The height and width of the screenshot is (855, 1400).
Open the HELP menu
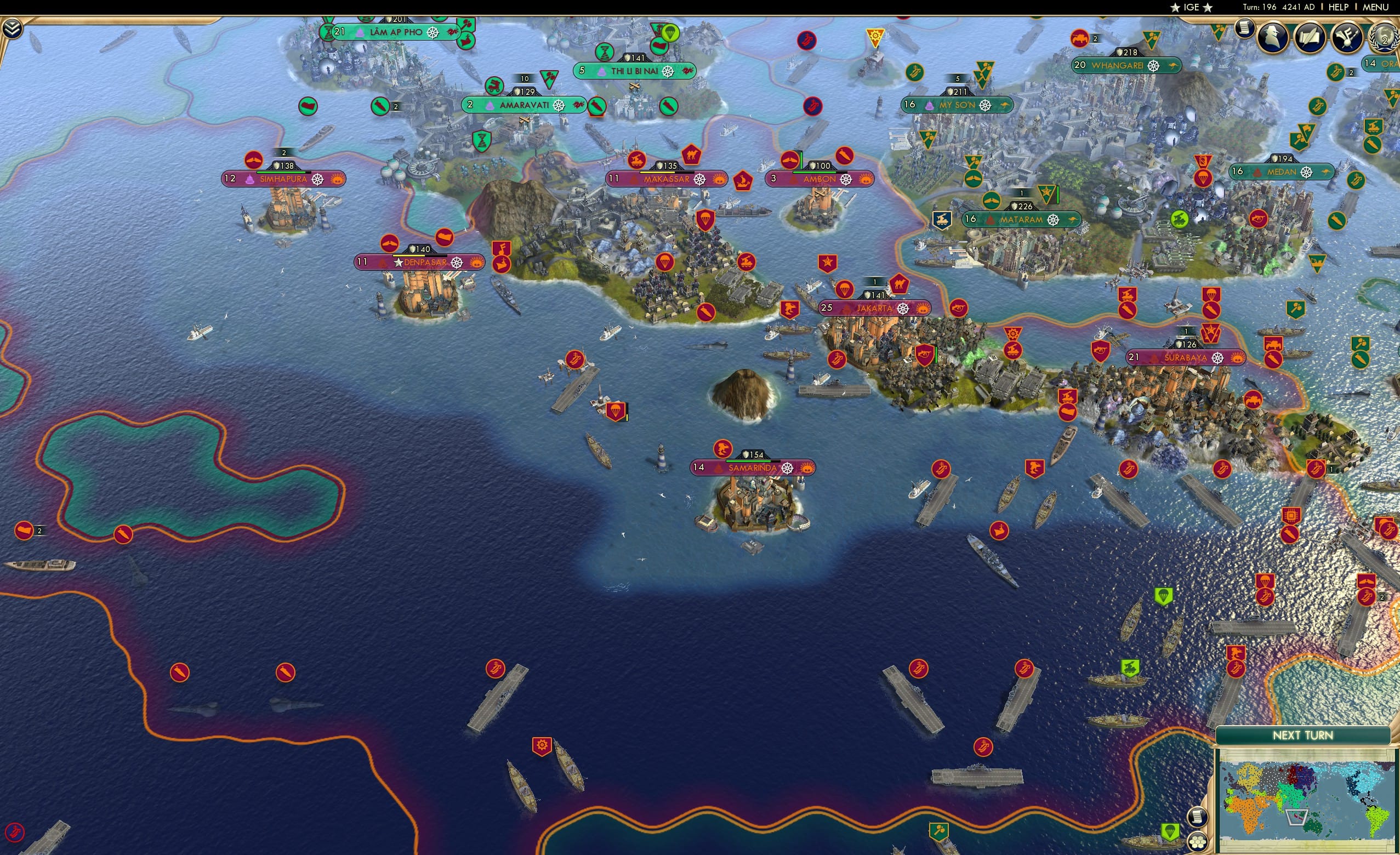pyautogui.click(x=1338, y=7)
